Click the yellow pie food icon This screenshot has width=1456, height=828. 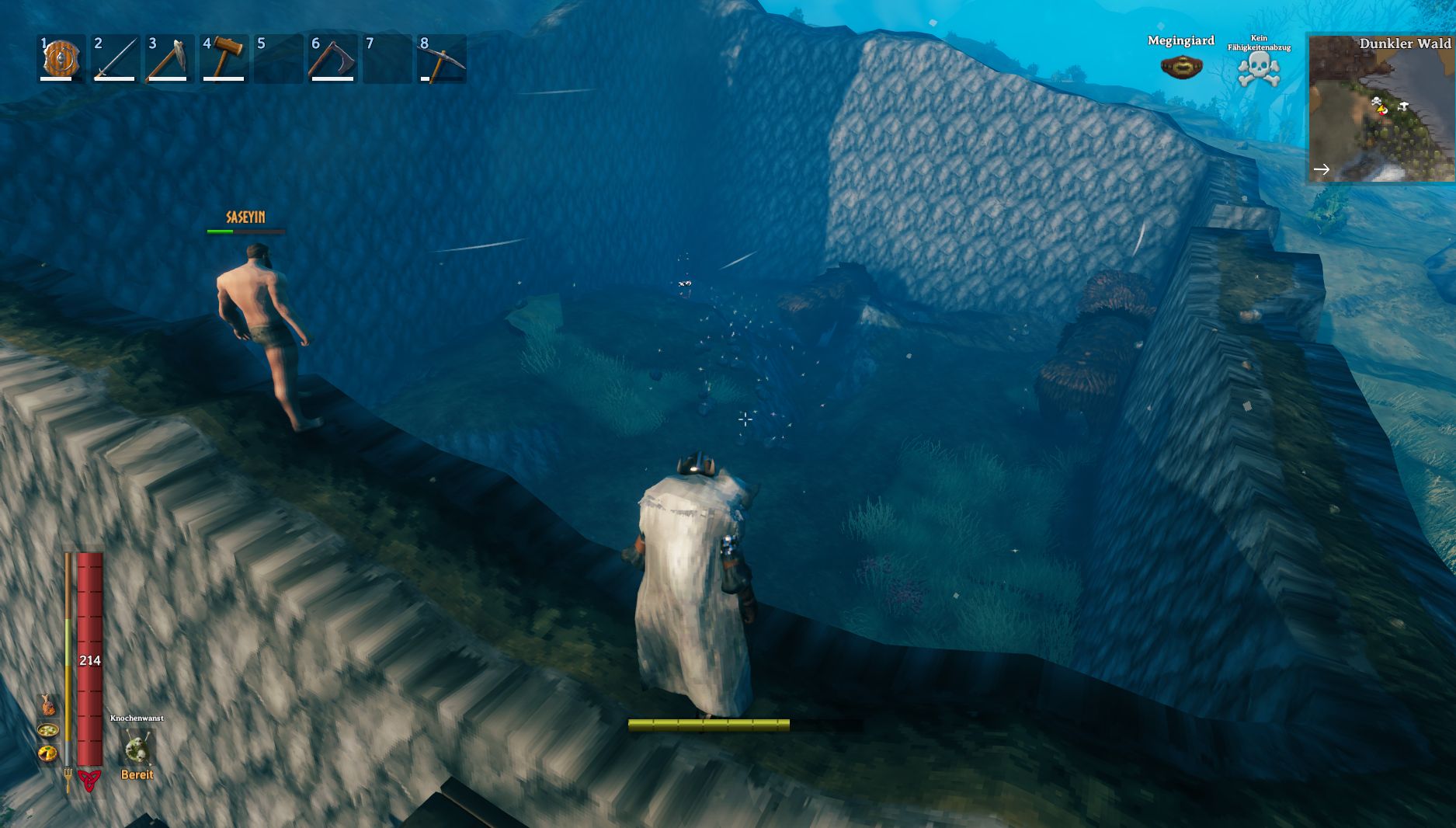48,753
